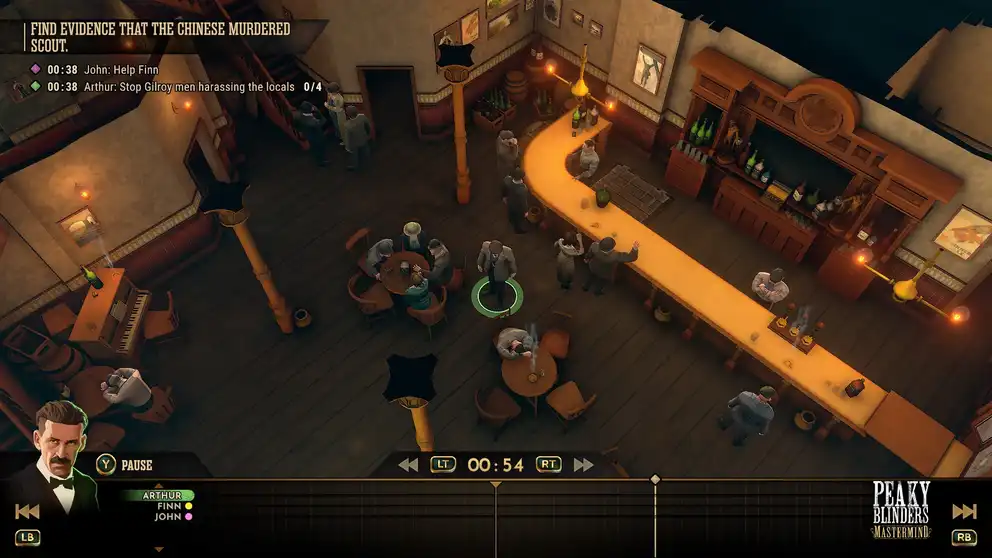Select Finn in the character list

pyautogui.click(x=168, y=506)
